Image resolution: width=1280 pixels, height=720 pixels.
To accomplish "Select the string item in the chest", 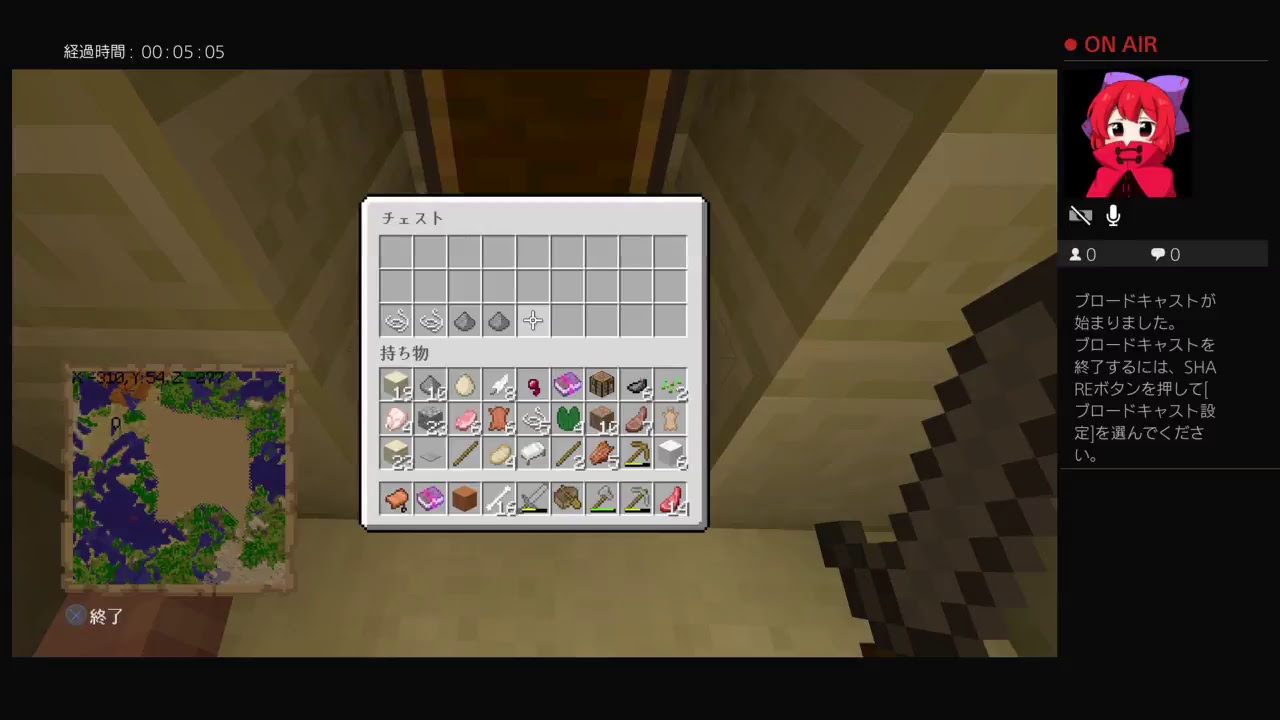I will click(397, 320).
